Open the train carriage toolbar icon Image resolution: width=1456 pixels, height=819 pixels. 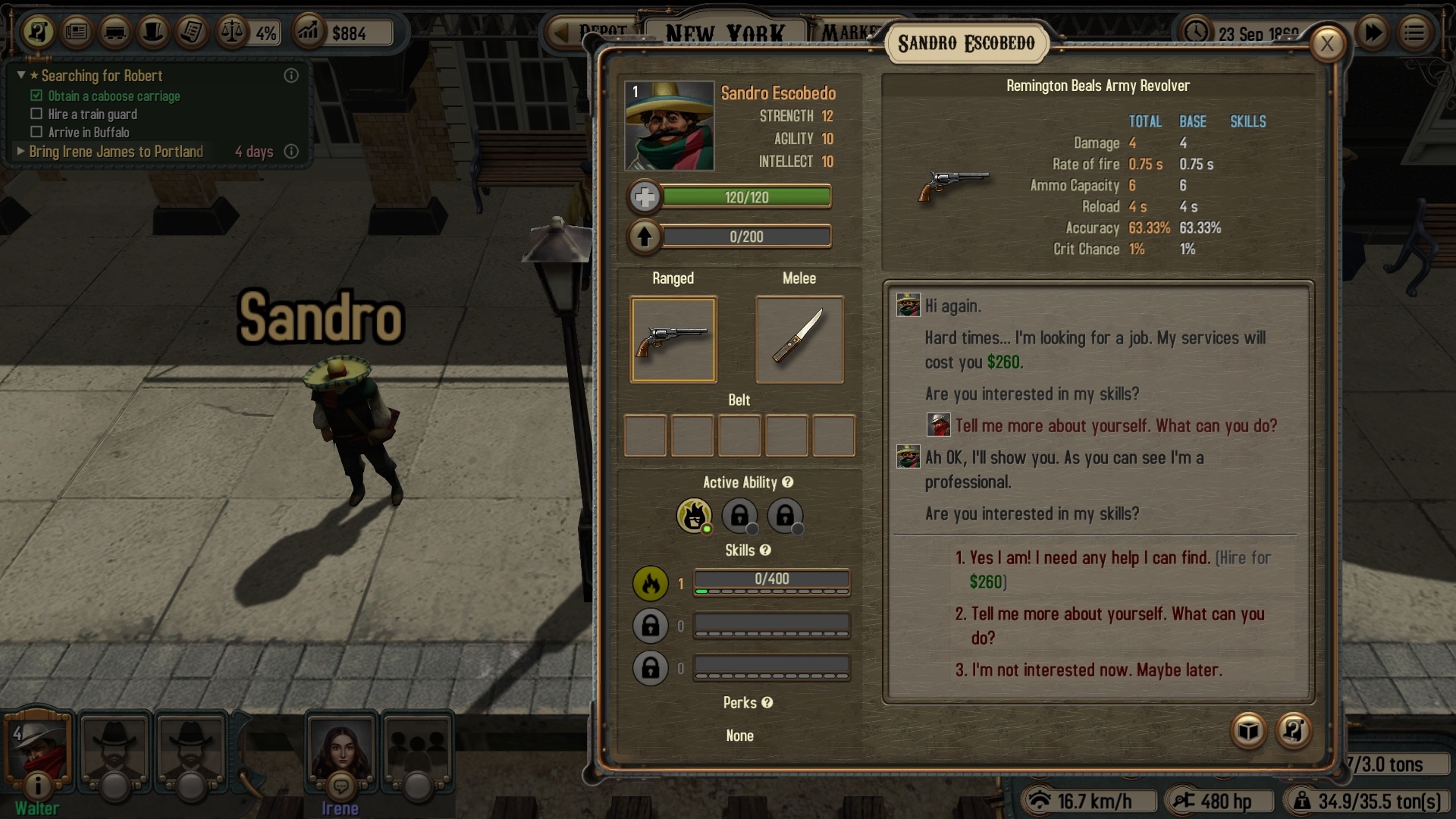(115, 33)
